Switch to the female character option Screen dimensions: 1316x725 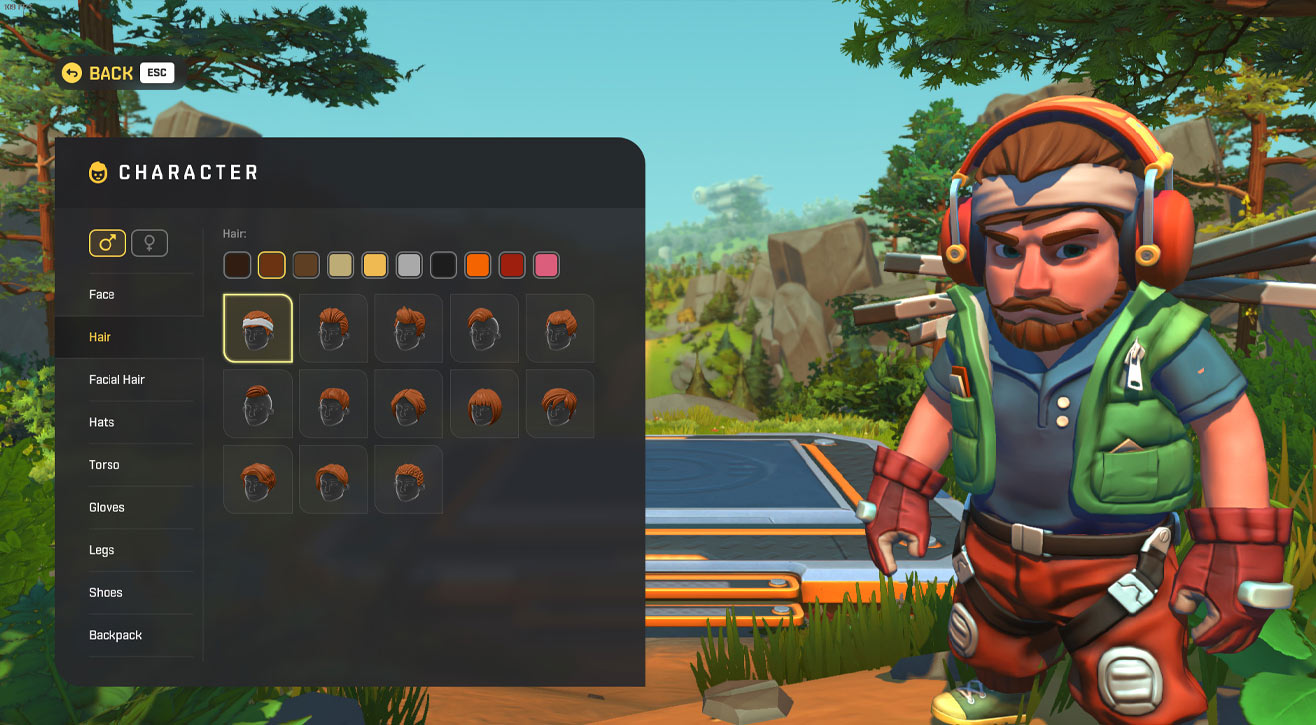pos(149,242)
